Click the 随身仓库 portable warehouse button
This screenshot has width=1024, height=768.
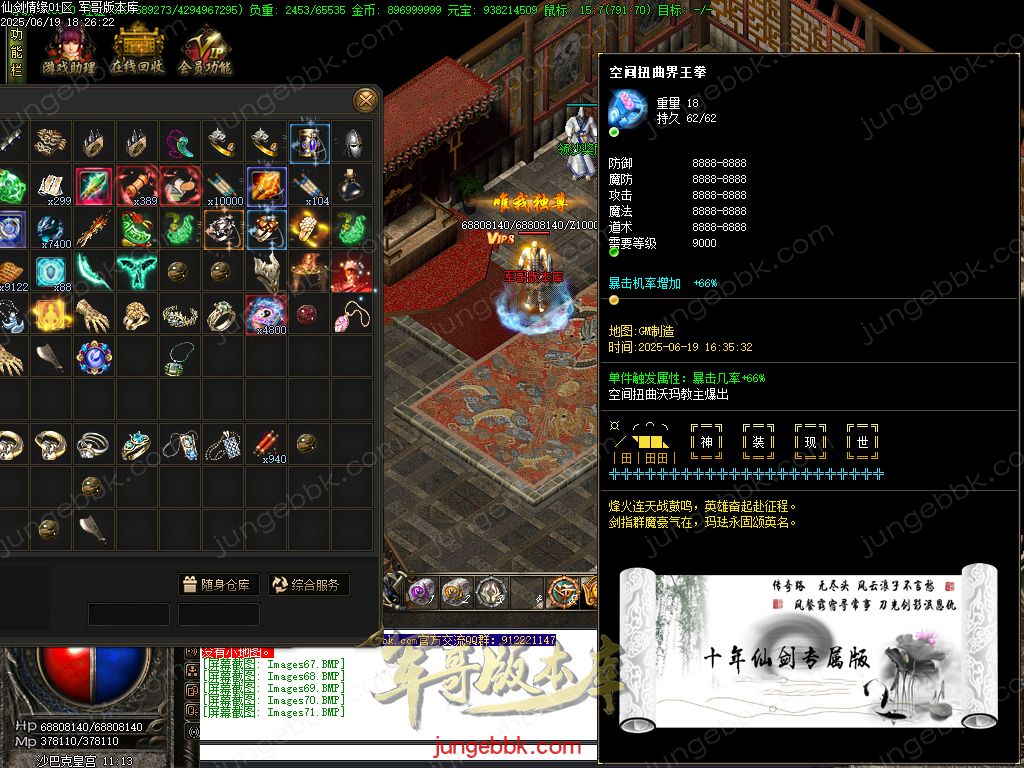pos(219,585)
